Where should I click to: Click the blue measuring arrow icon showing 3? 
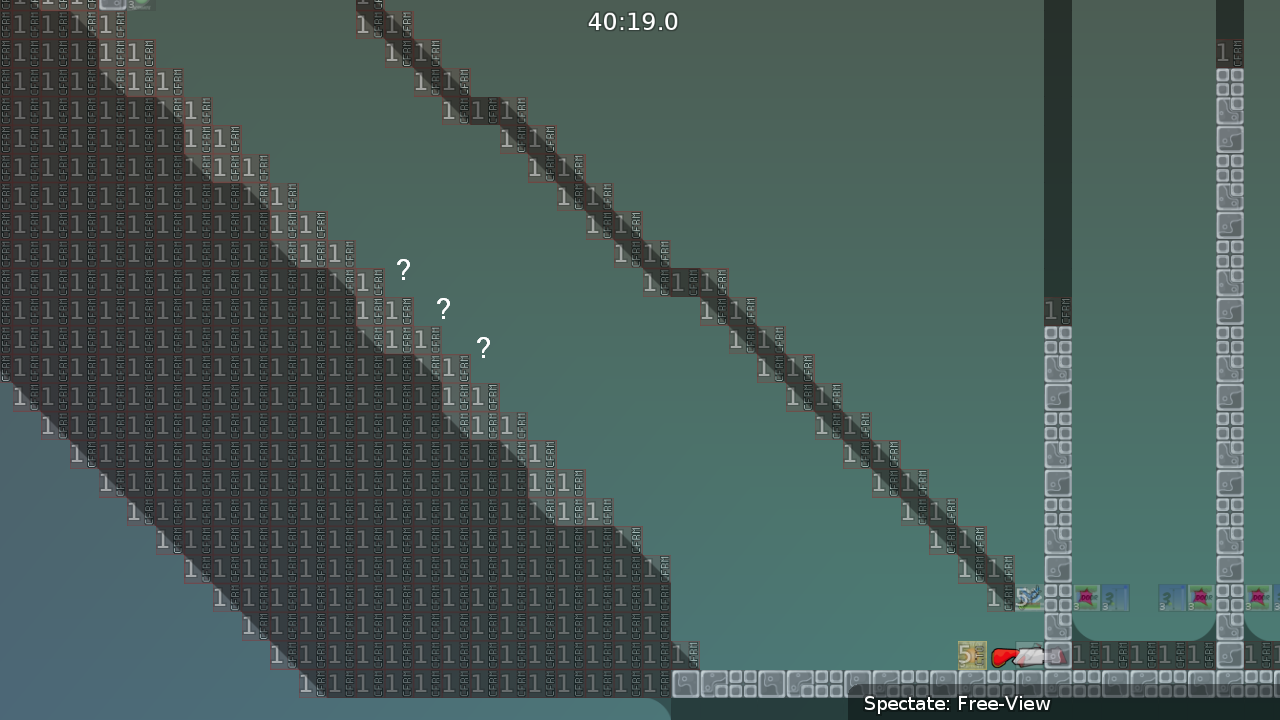click(x=1115, y=598)
